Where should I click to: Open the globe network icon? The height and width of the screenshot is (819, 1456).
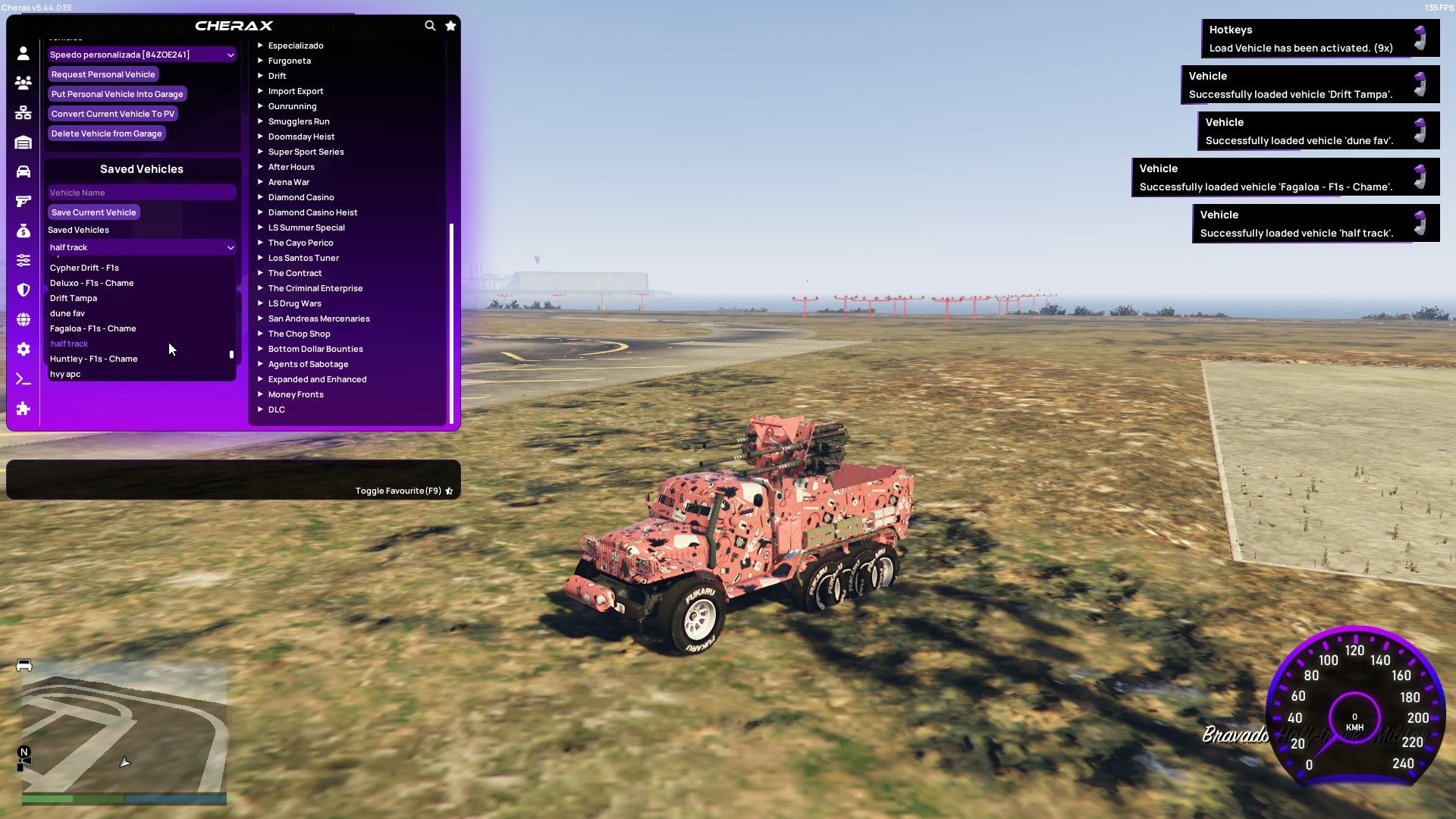click(x=23, y=320)
